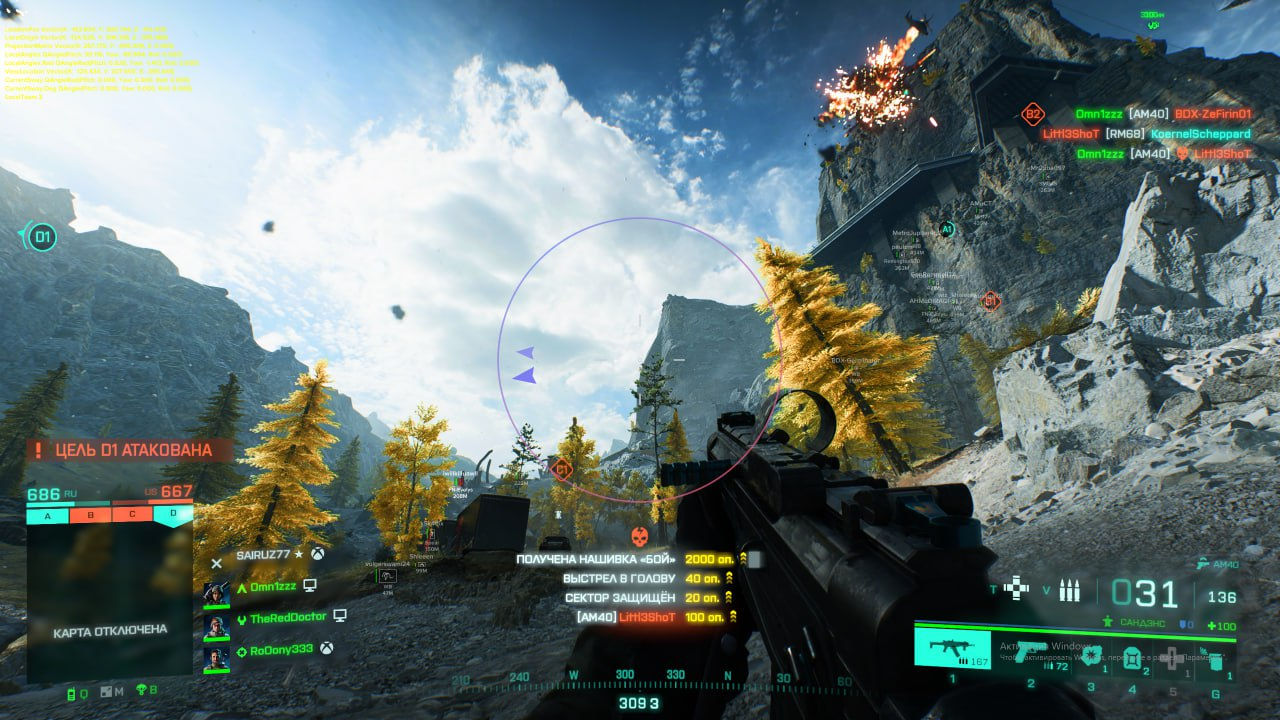Viewport: 1280px width, 720px height.
Task: Click the D1 objective marker
Action: click(x=41, y=237)
